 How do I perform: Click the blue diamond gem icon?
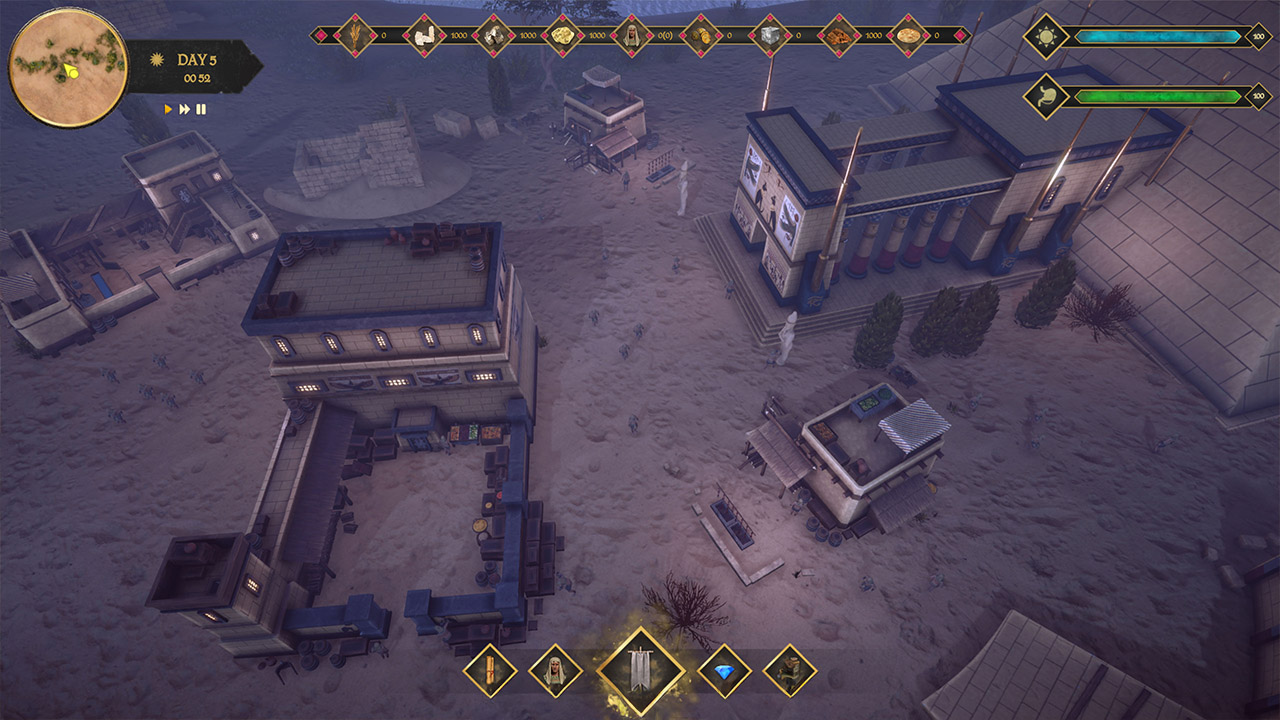[x=723, y=668]
